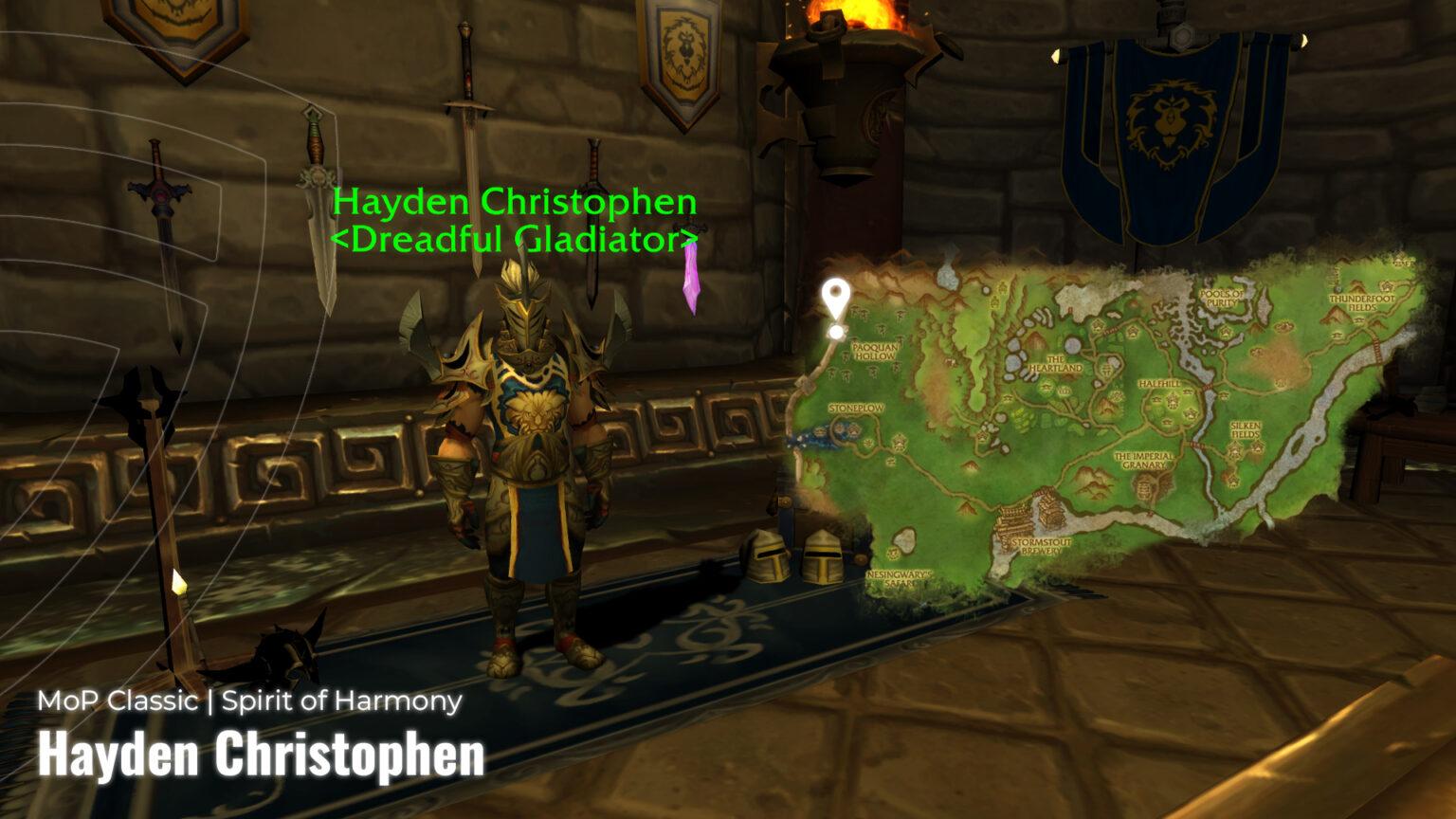Select the Stoneplow label on the map

click(x=856, y=408)
